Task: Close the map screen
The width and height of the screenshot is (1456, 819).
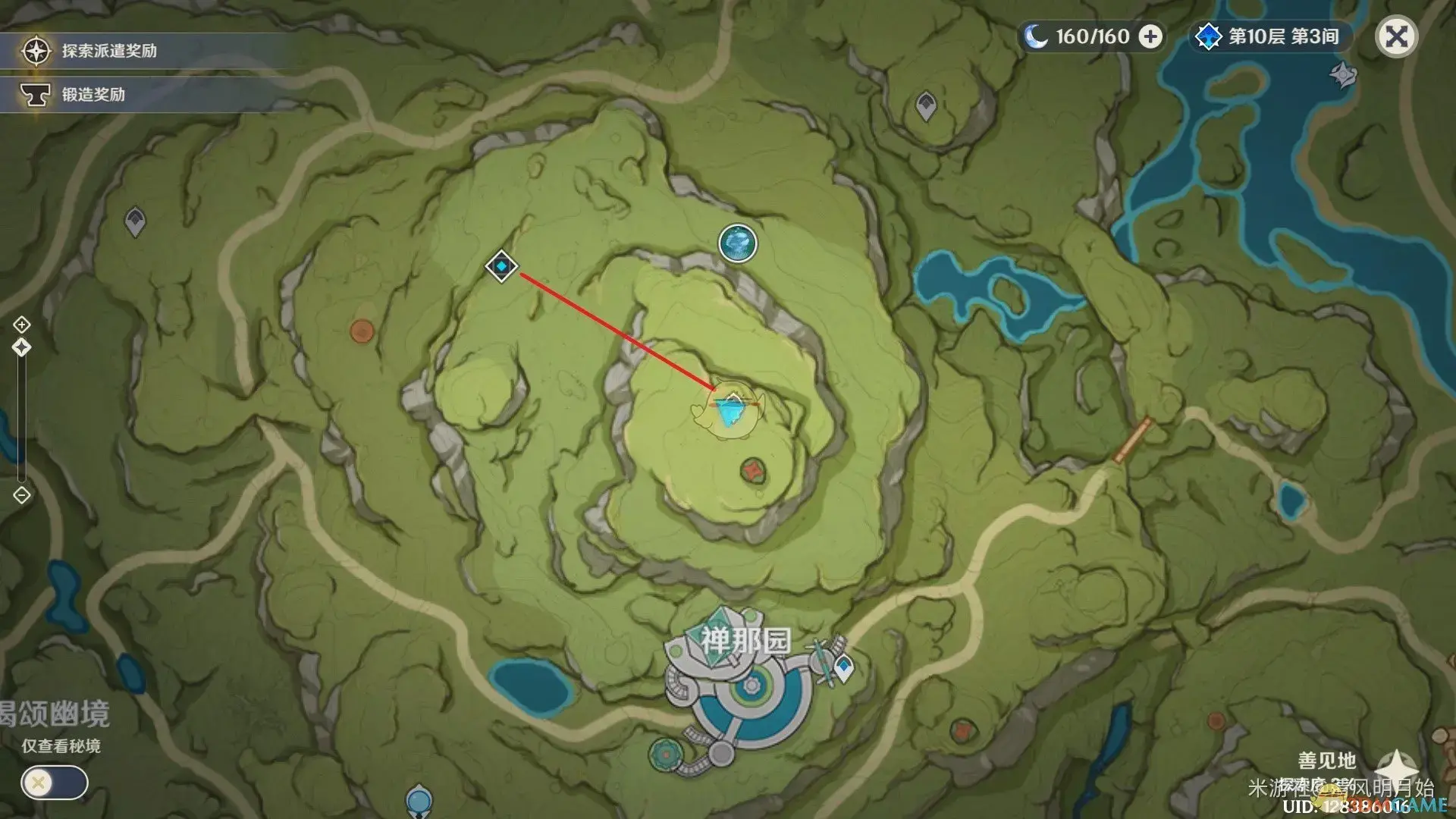Action: (x=1396, y=36)
